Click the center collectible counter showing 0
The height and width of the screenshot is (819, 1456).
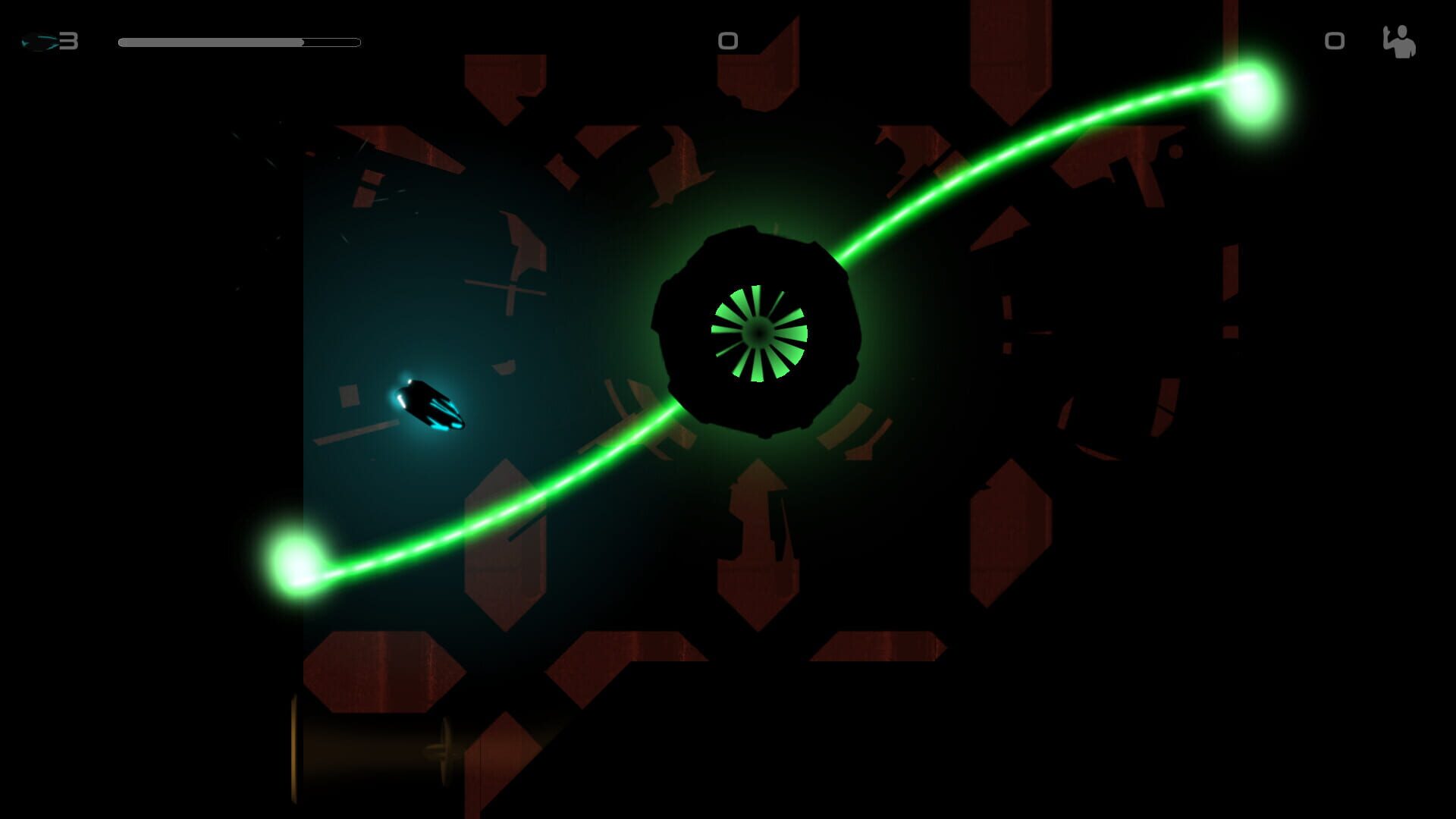[727, 42]
